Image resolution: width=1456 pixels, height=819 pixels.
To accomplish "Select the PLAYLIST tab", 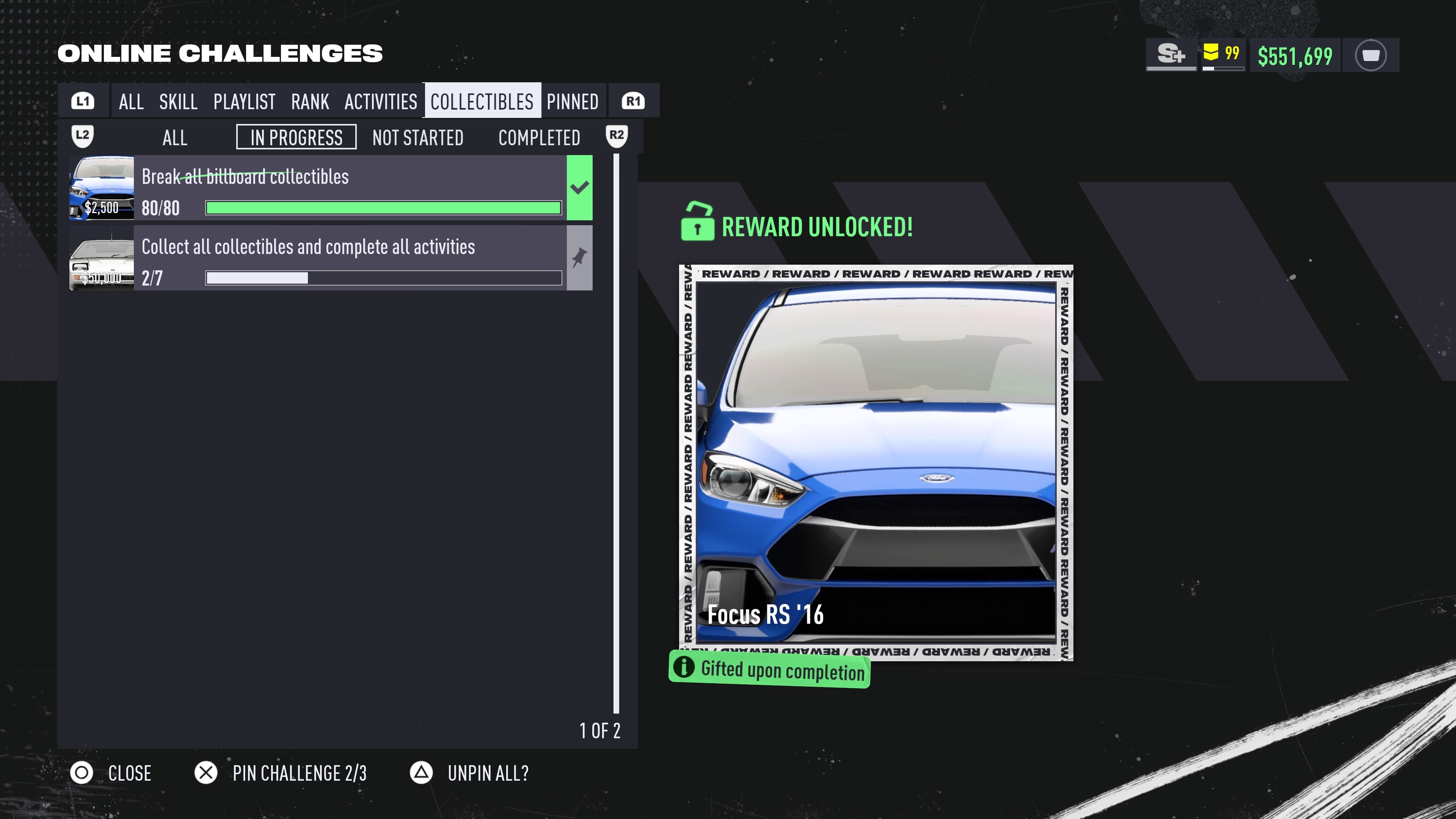I will click(x=244, y=102).
